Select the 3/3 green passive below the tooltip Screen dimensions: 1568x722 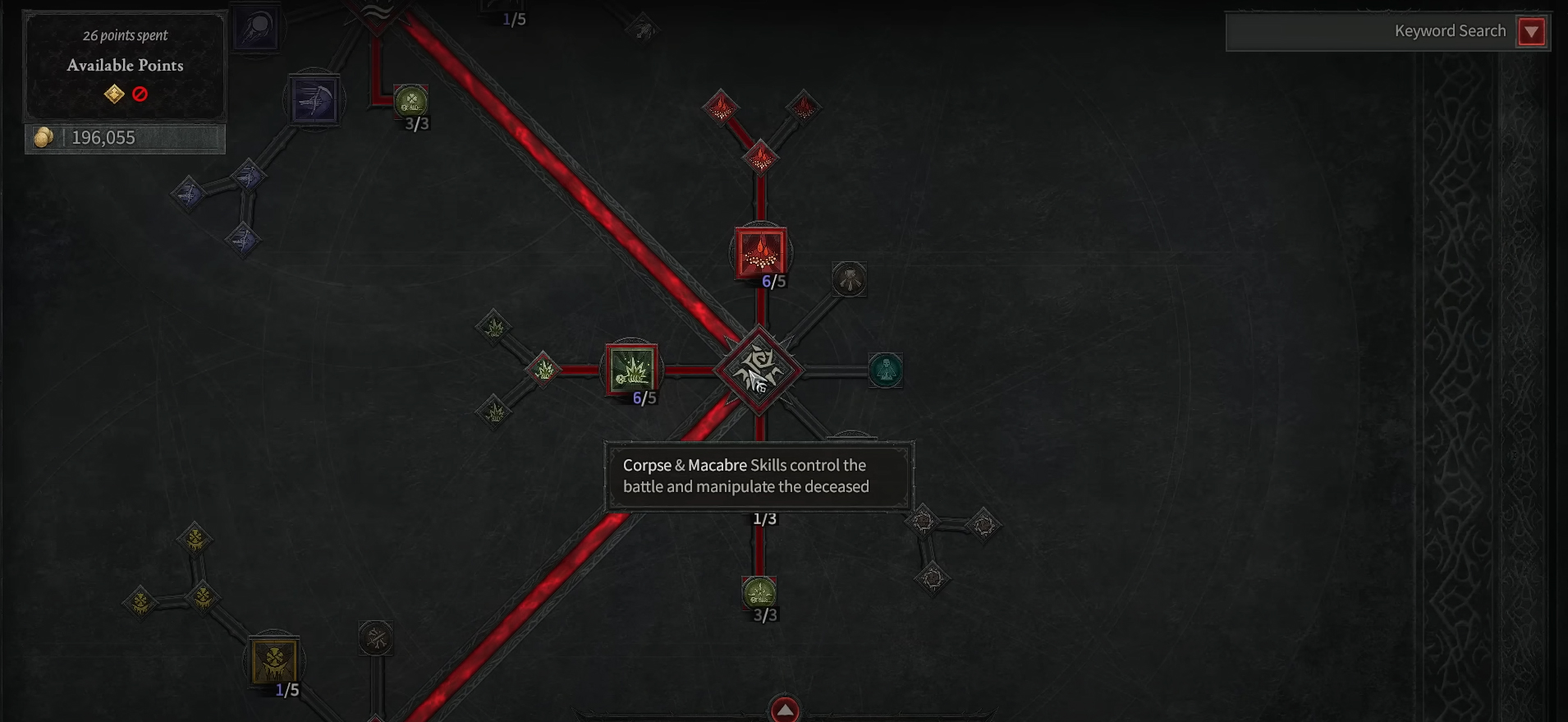(759, 591)
